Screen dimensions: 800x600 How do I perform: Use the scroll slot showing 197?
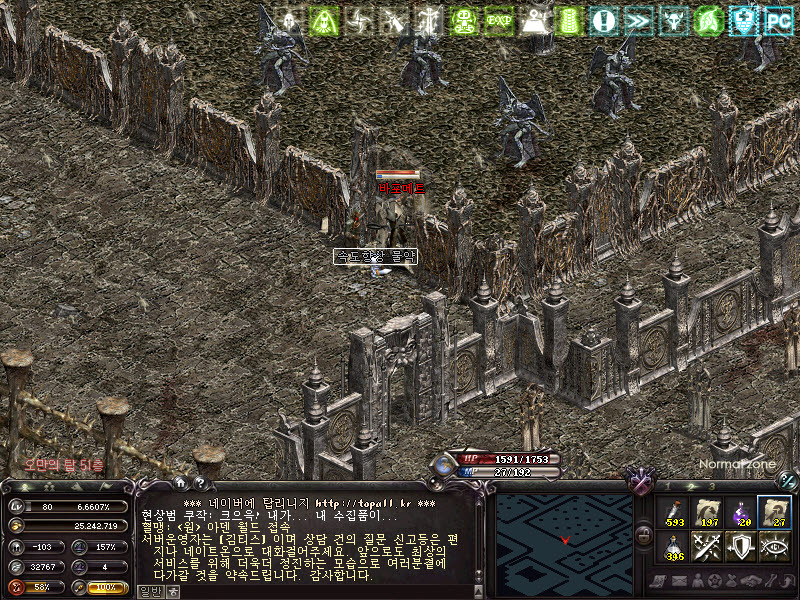[709, 511]
